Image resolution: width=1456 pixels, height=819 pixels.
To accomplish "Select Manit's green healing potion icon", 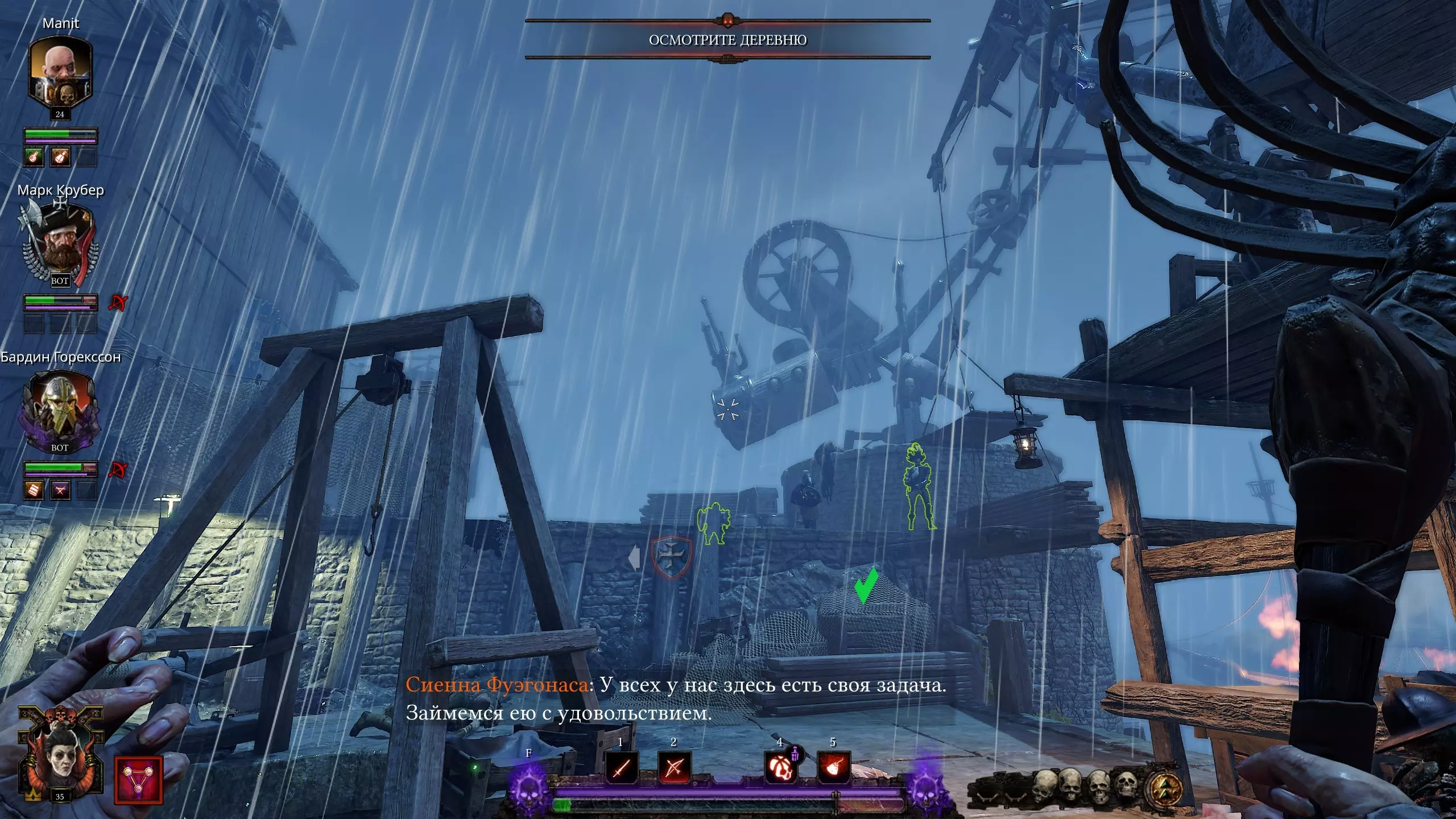I will [34, 156].
